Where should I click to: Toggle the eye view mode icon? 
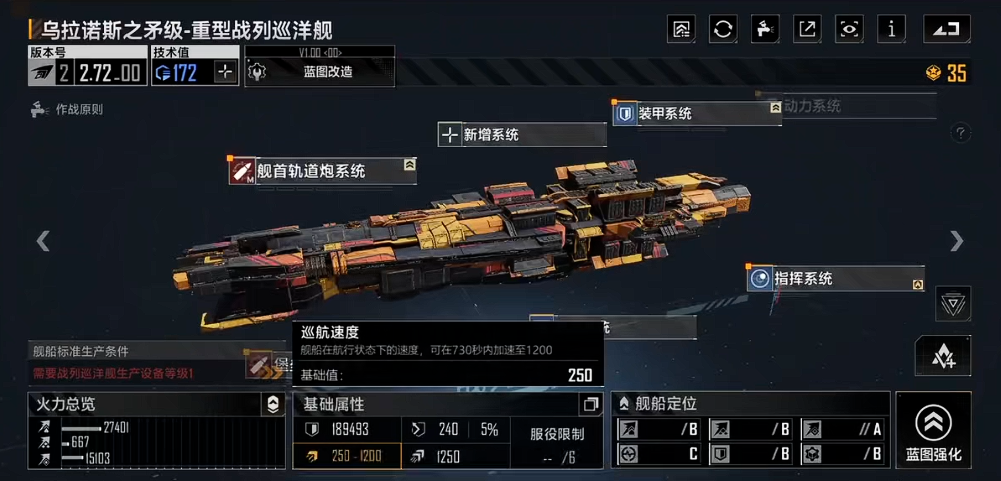[x=849, y=29]
